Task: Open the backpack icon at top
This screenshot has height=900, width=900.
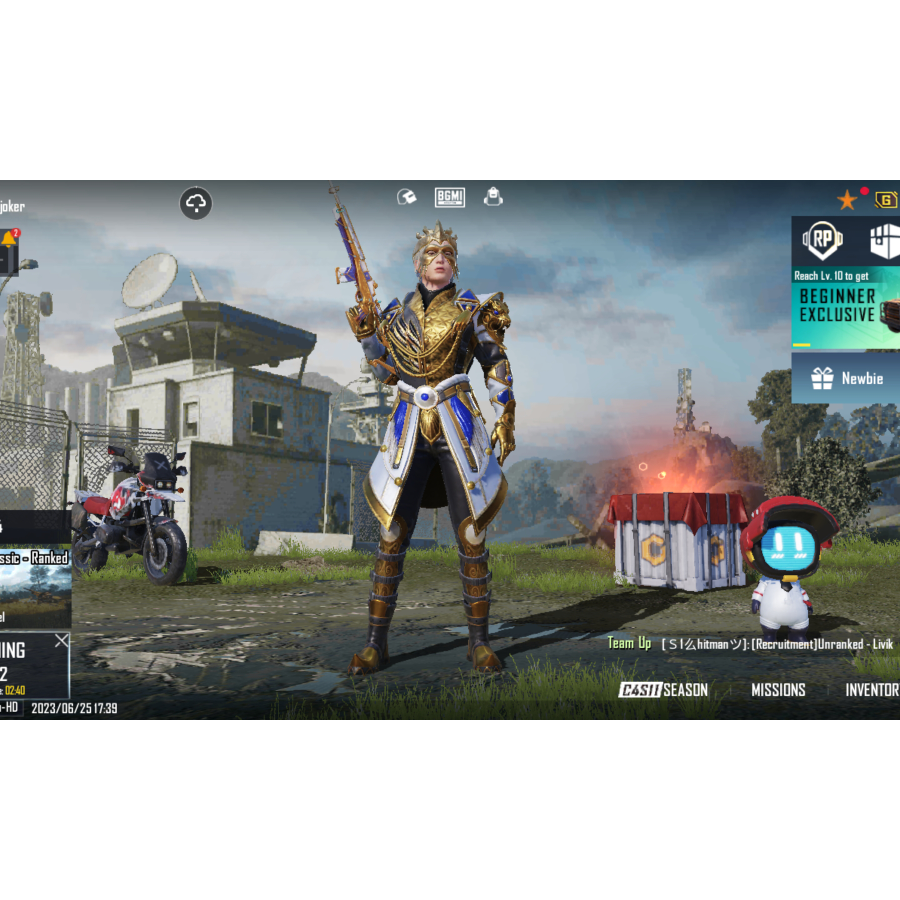Action: [x=493, y=197]
